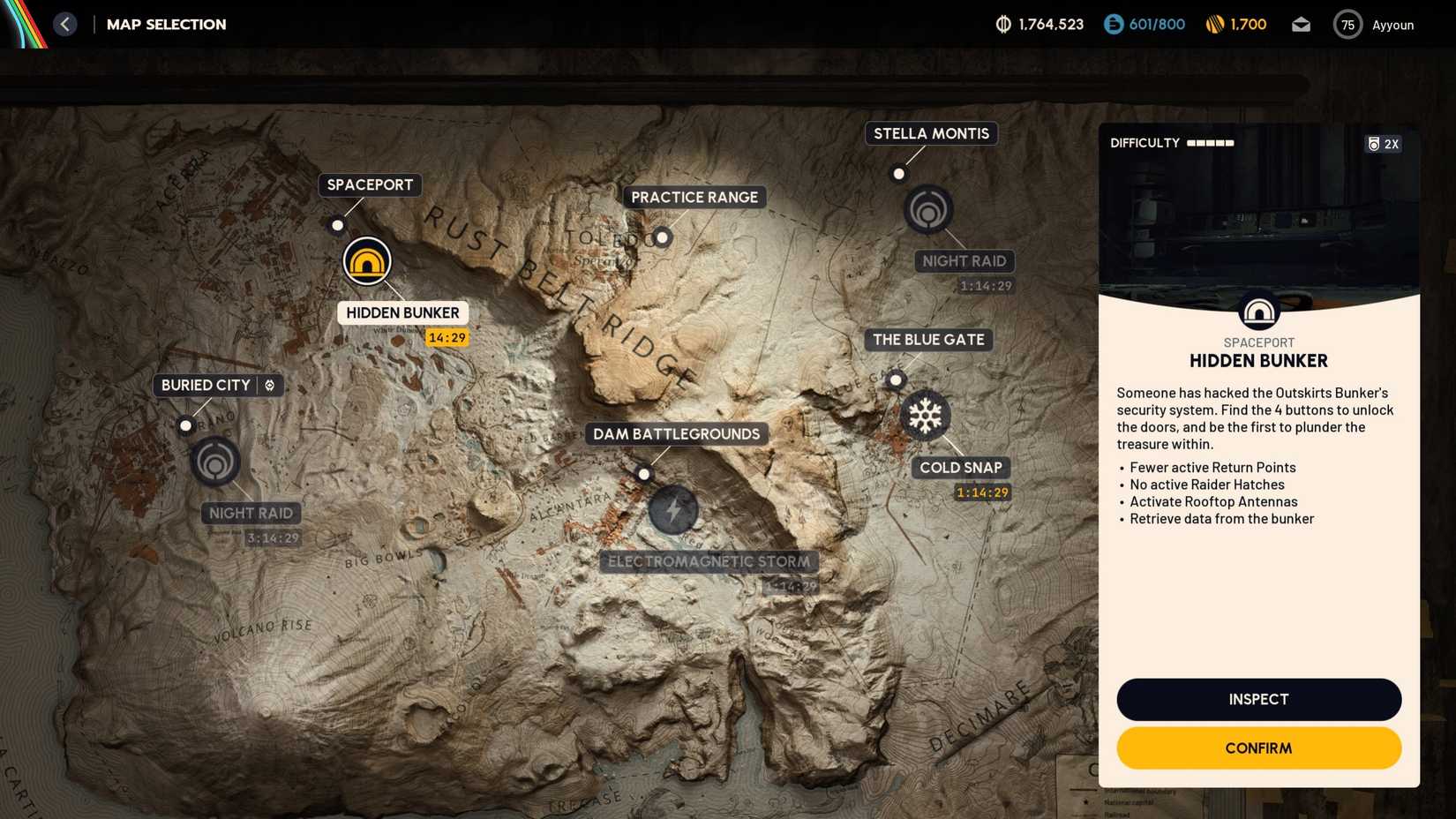The height and width of the screenshot is (819, 1456).
Task: Open the mail inbox envelope icon
Action: click(1301, 24)
